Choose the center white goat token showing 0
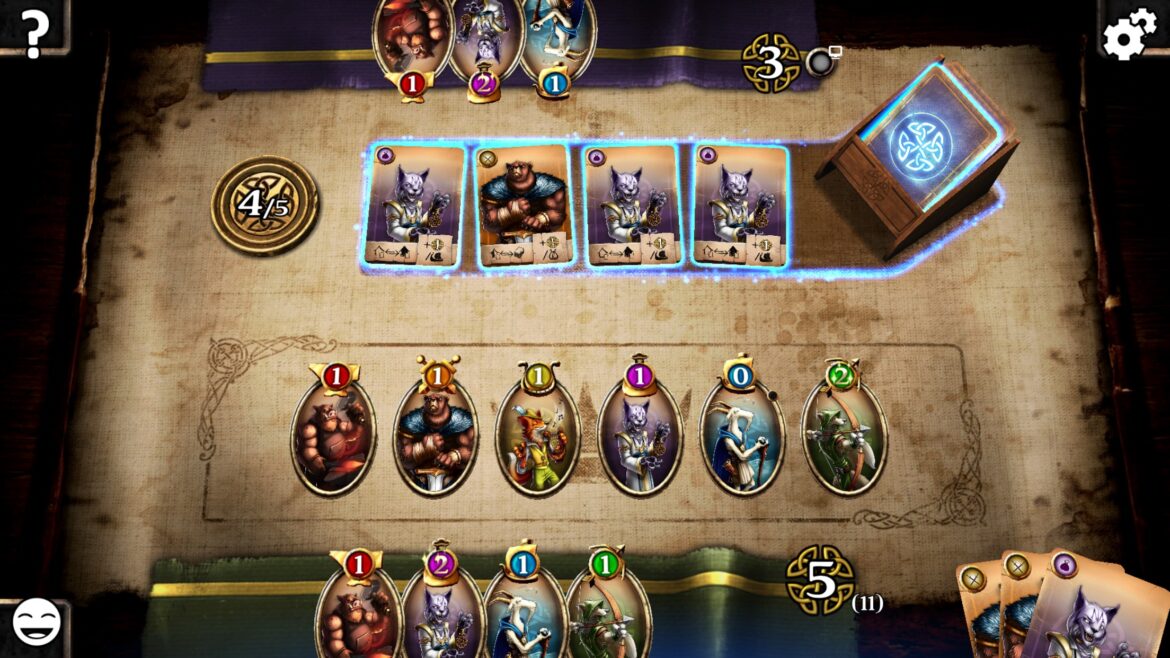The image size is (1170, 658). coord(742,437)
